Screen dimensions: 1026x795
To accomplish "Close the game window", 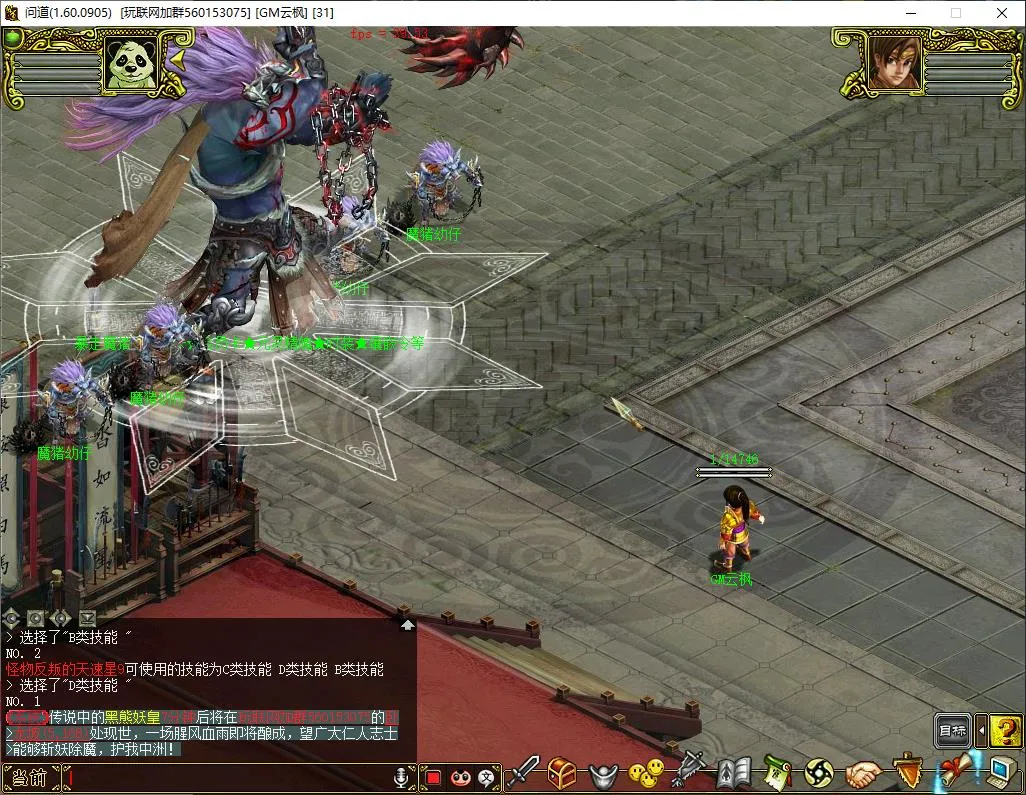I will (1000, 13).
